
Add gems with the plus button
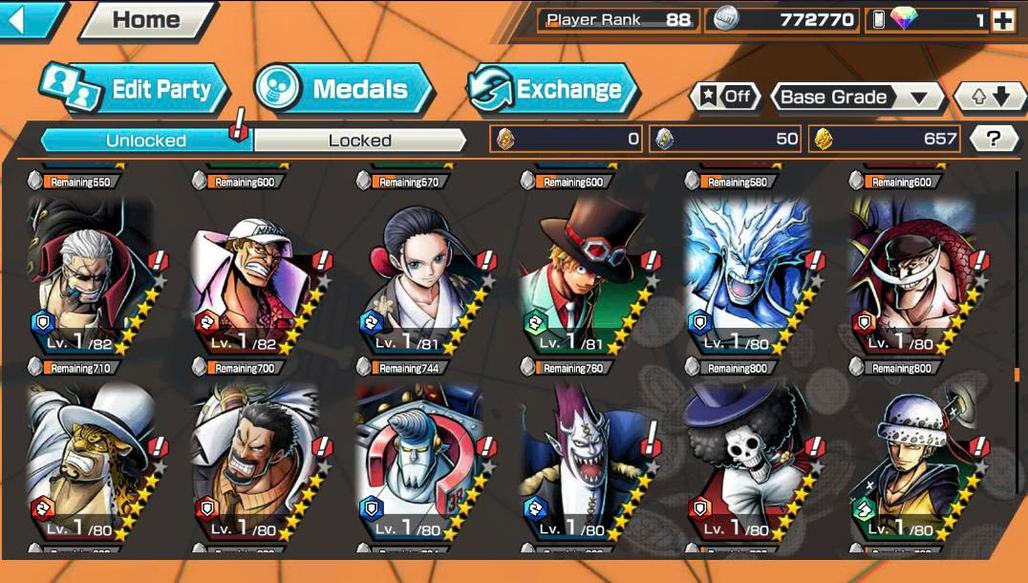[x=1002, y=20]
